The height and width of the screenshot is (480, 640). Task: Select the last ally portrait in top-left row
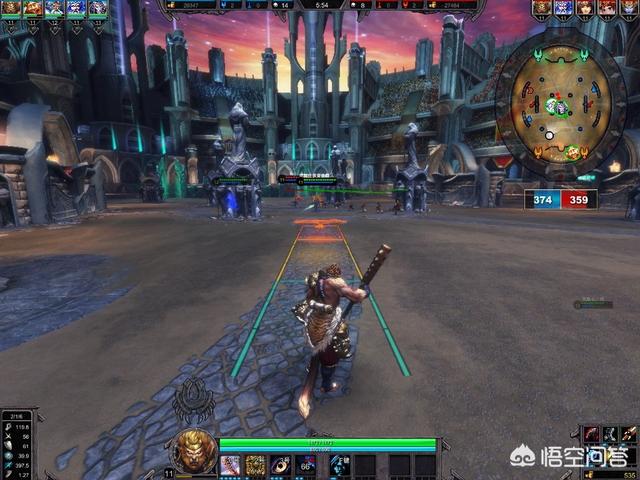pos(98,8)
